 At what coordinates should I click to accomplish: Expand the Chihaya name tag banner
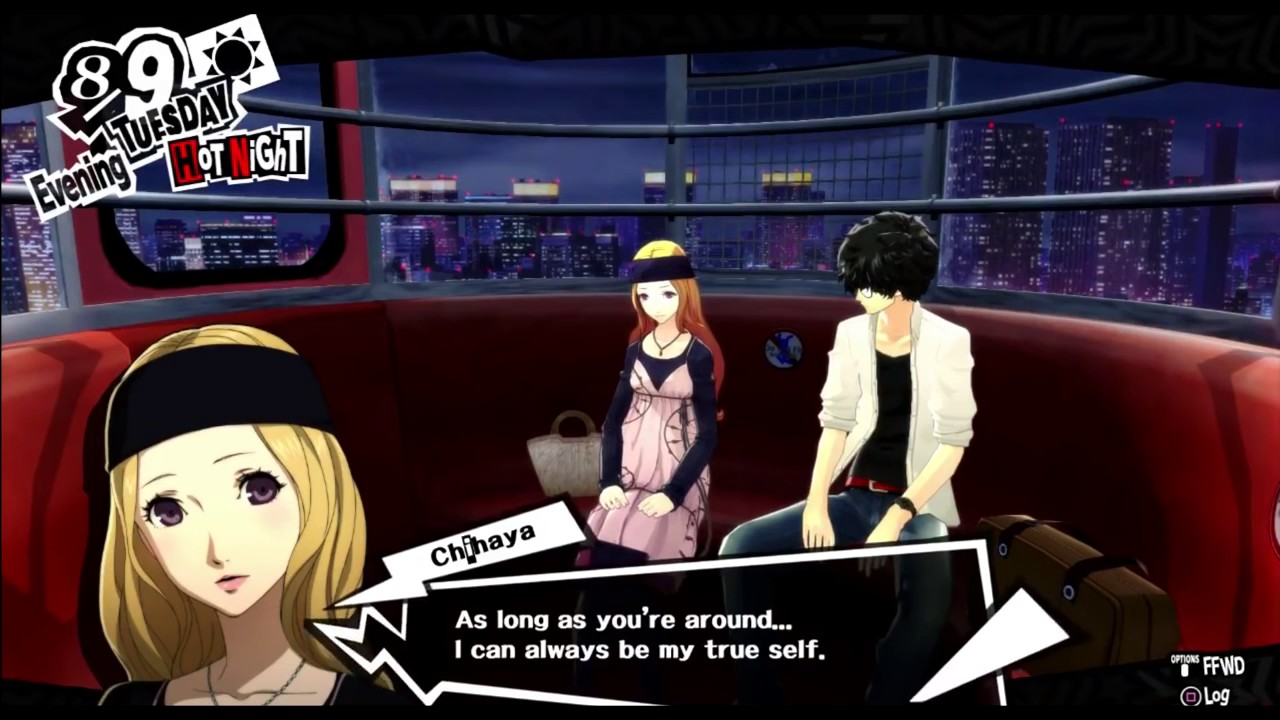point(485,545)
